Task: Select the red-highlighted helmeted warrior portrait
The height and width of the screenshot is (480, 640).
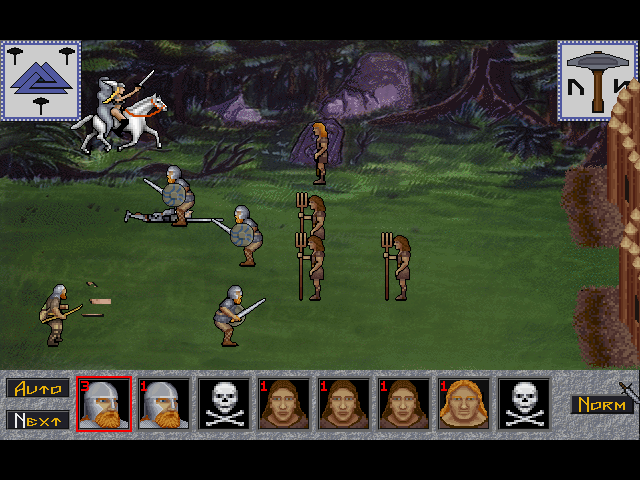Action: click(x=104, y=404)
